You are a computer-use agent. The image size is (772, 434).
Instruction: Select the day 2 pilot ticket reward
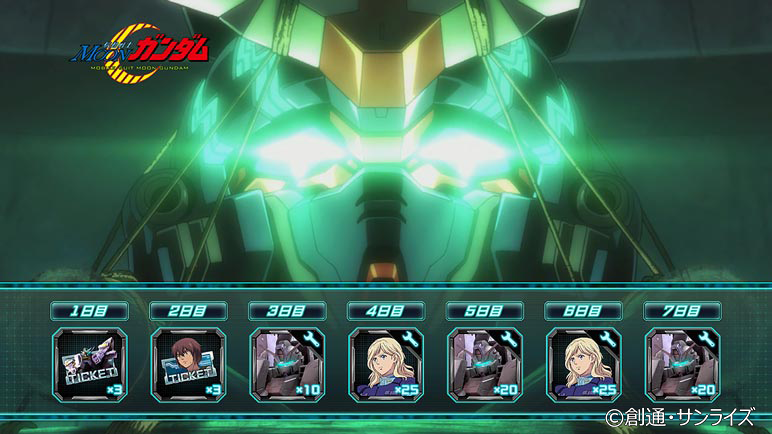[189, 364]
